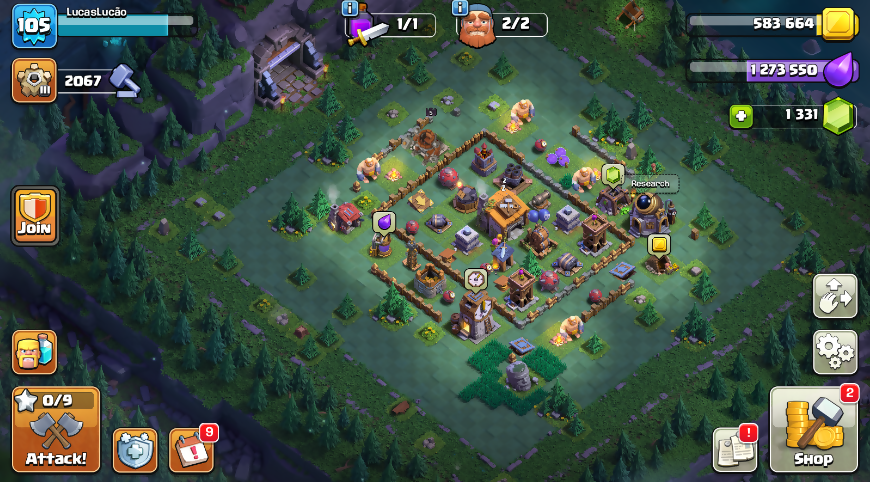Open the news scroll with alert
This screenshot has width=870, height=482.
(x=734, y=449)
